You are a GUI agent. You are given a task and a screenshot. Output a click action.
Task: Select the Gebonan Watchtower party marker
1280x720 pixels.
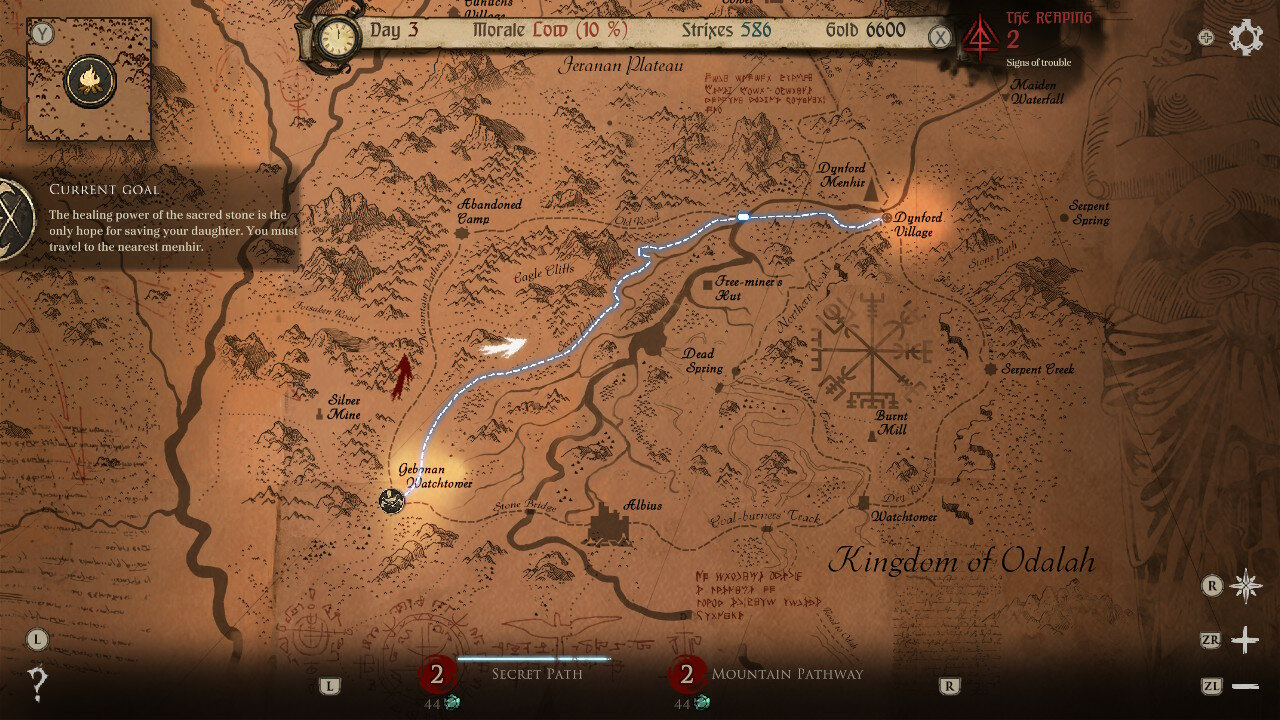pos(391,501)
